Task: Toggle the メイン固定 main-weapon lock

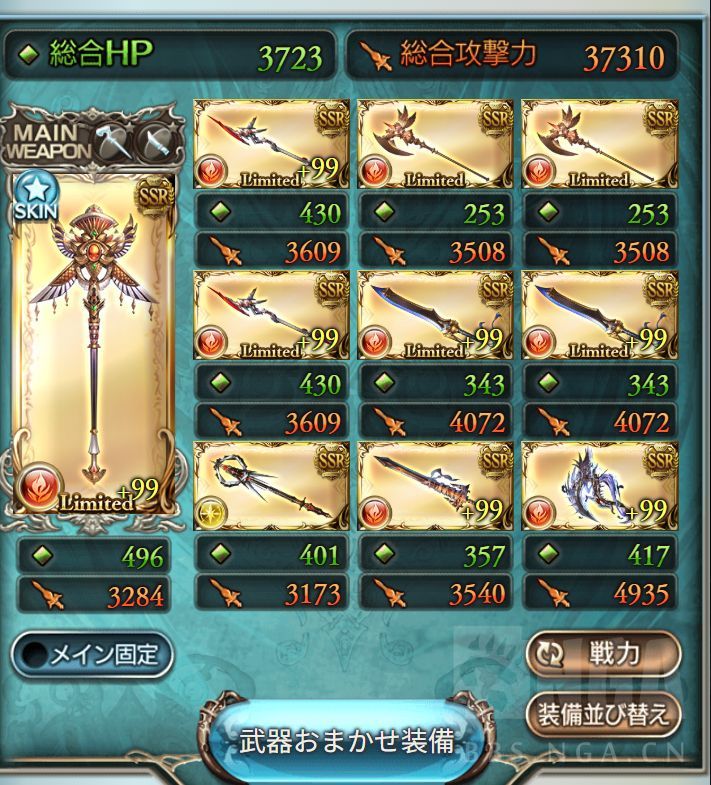Action: point(92,655)
